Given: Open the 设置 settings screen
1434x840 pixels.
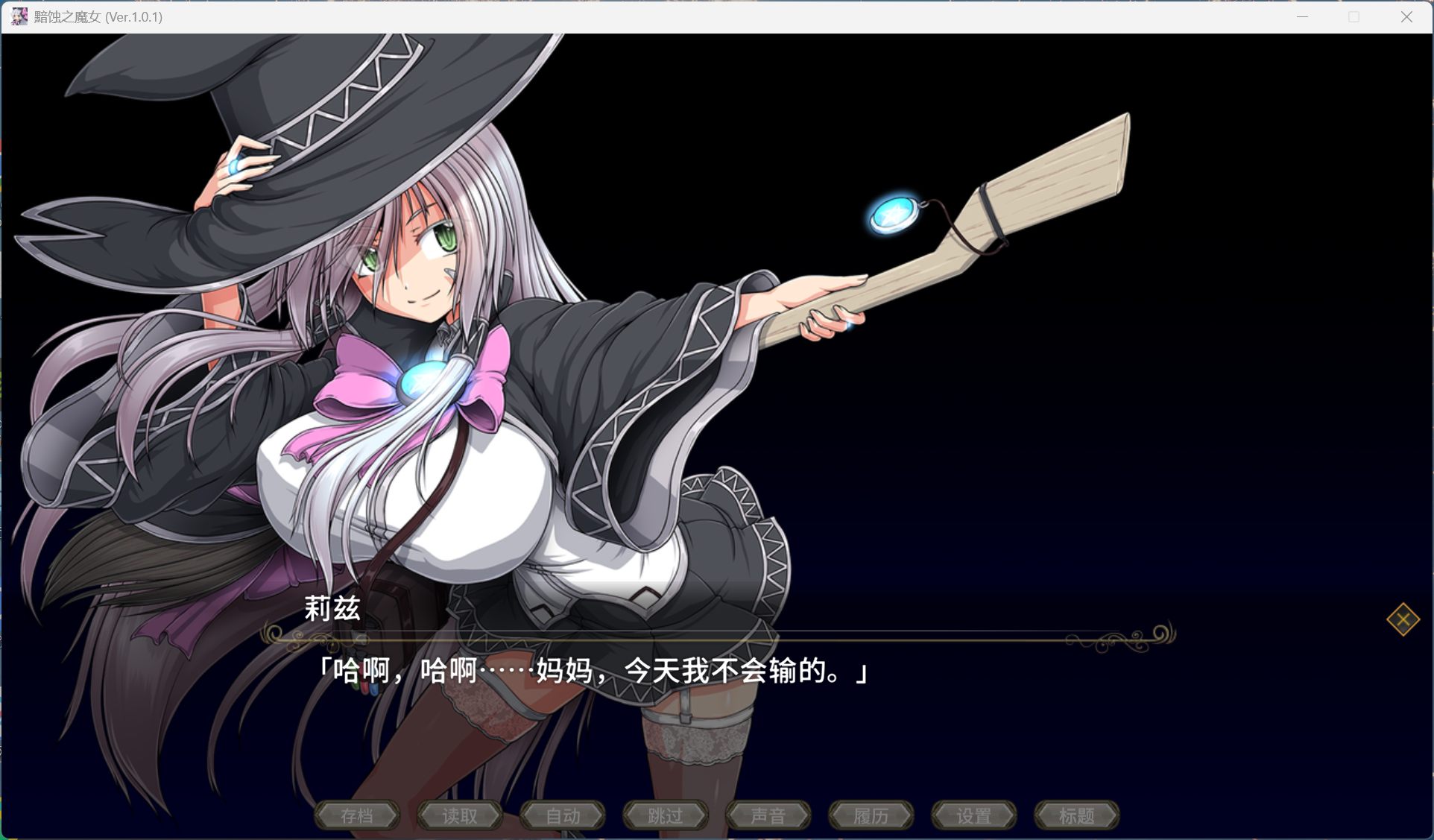Looking at the screenshot, I should 974,815.
